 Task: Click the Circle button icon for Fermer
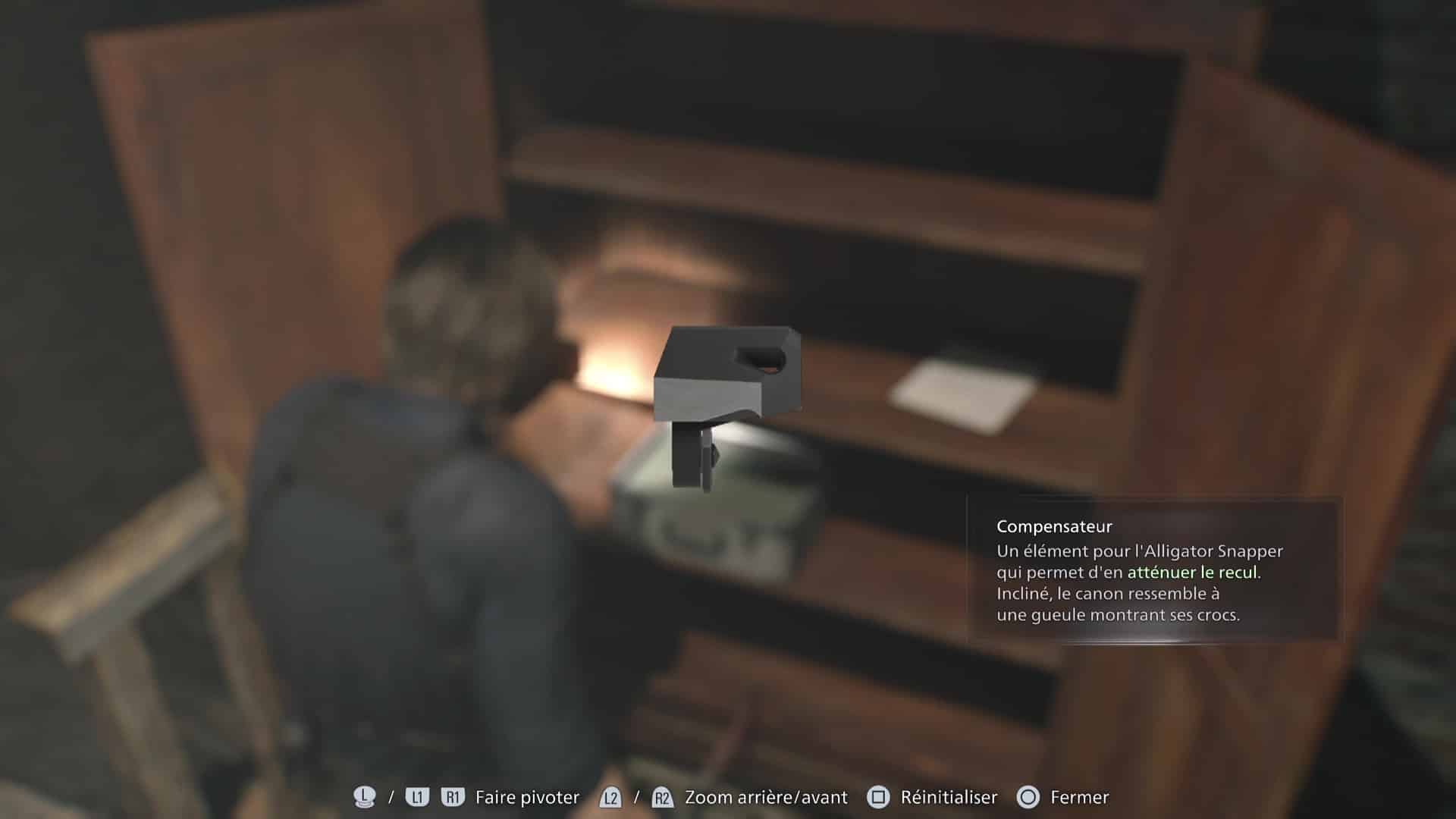(1029, 797)
